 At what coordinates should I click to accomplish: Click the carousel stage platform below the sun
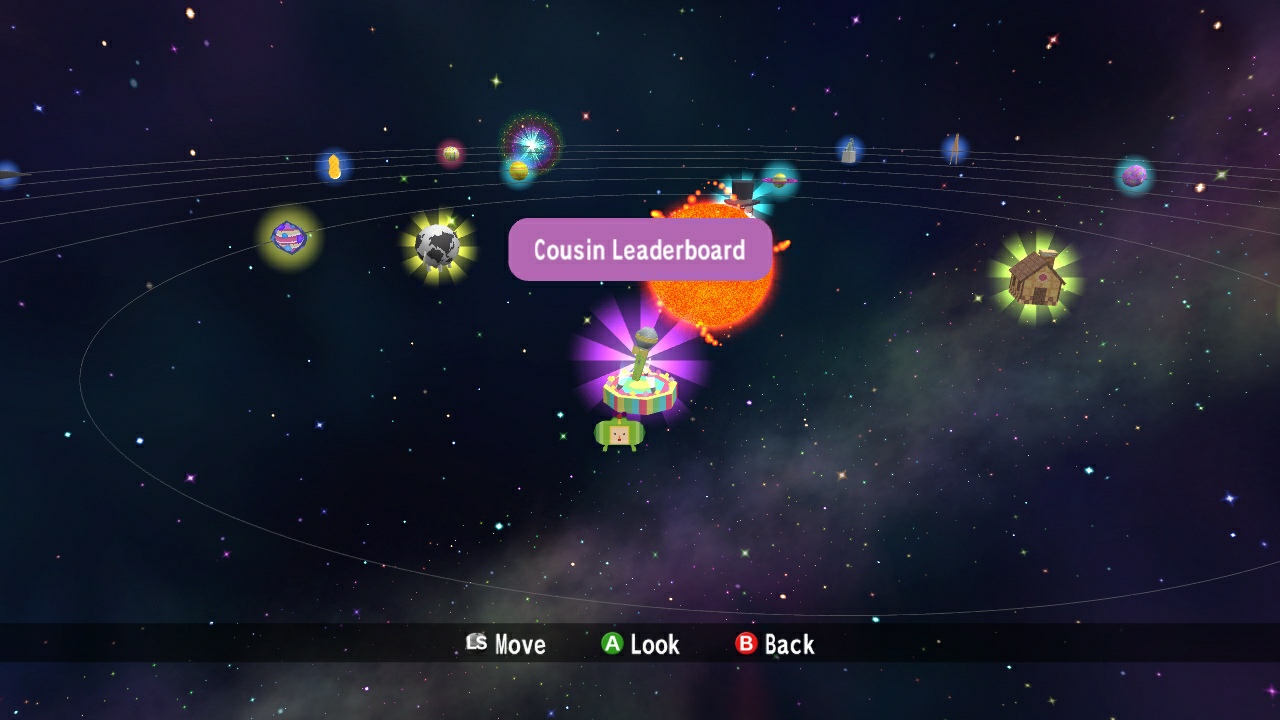[x=640, y=395]
